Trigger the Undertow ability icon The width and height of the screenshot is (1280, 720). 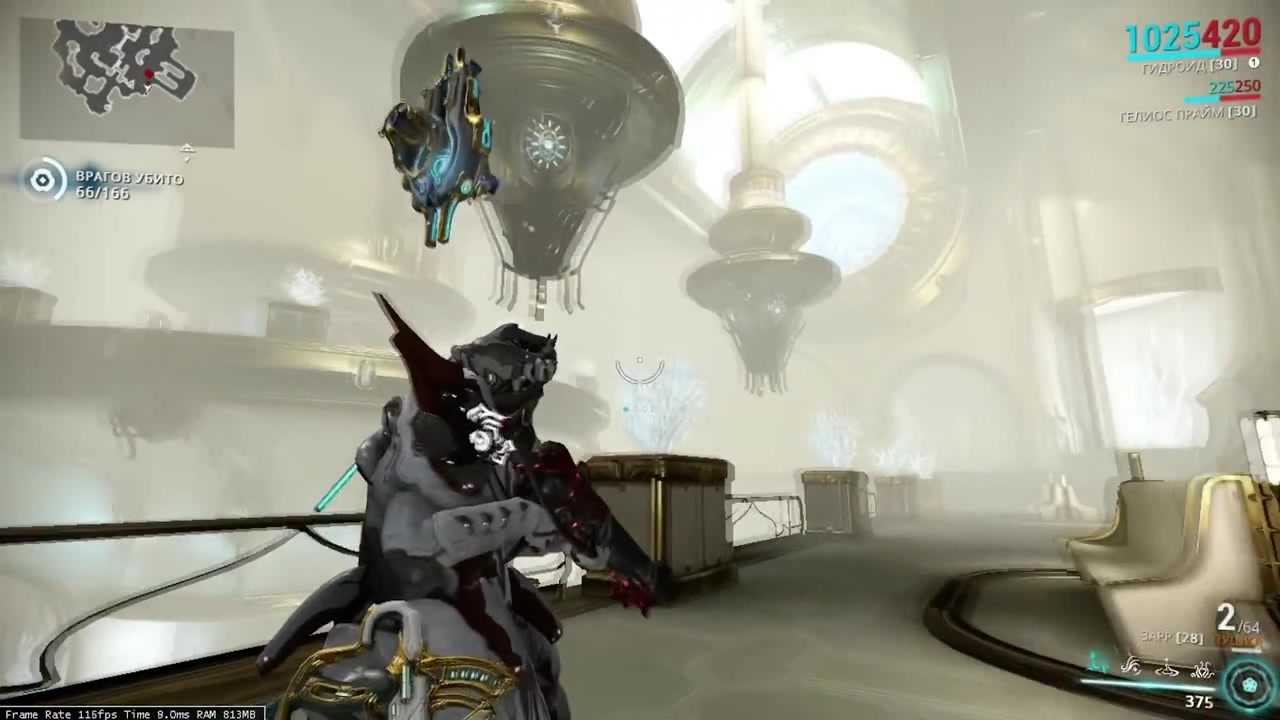tap(1167, 668)
